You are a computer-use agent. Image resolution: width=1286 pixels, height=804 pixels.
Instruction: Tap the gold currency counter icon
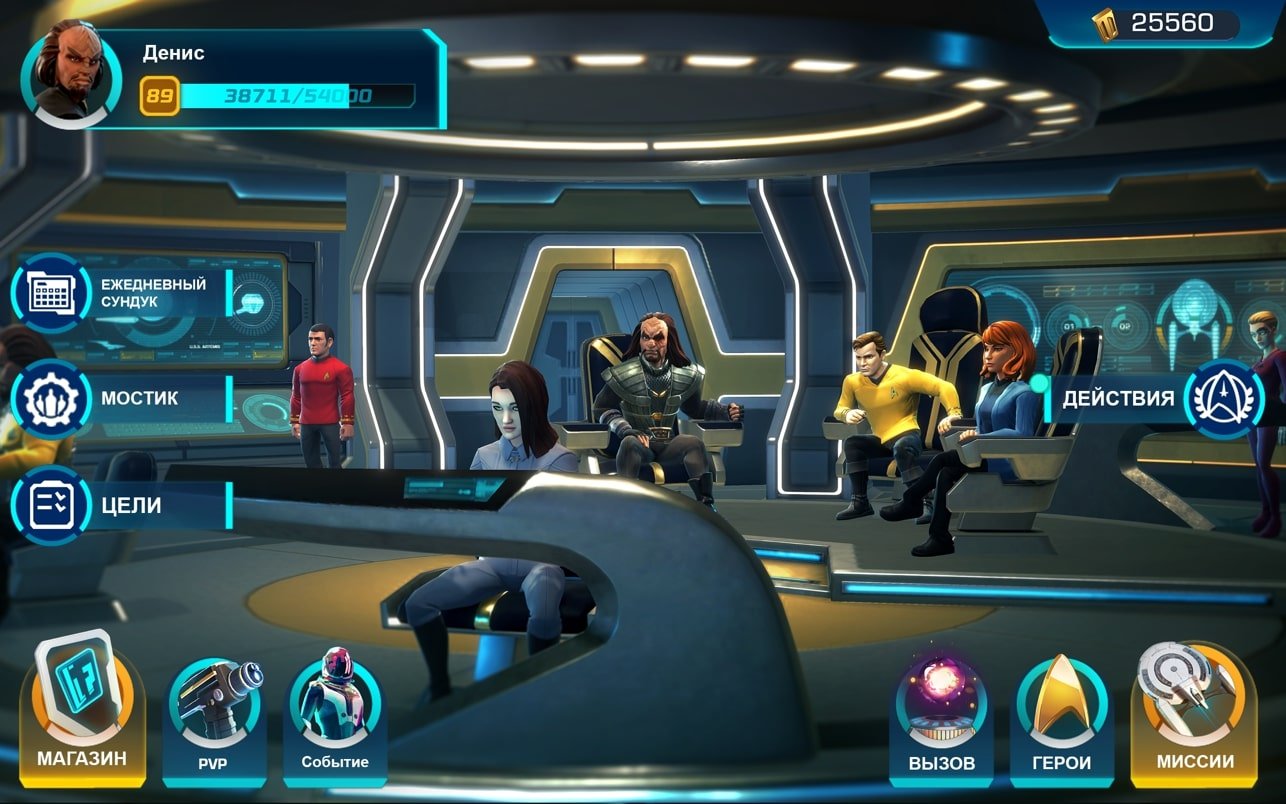click(1106, 24)
